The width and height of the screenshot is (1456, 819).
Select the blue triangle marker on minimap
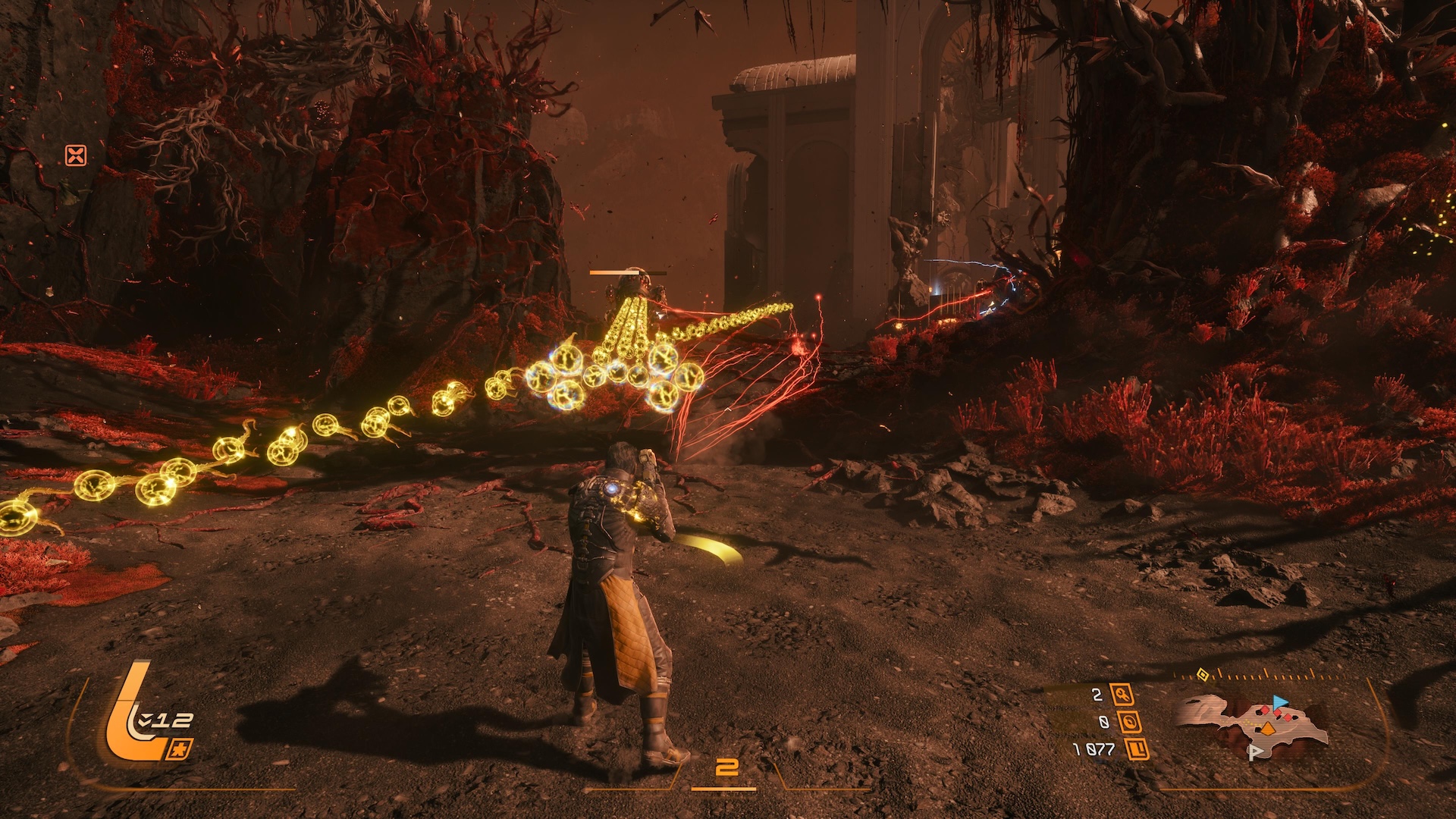(1281, 701)
